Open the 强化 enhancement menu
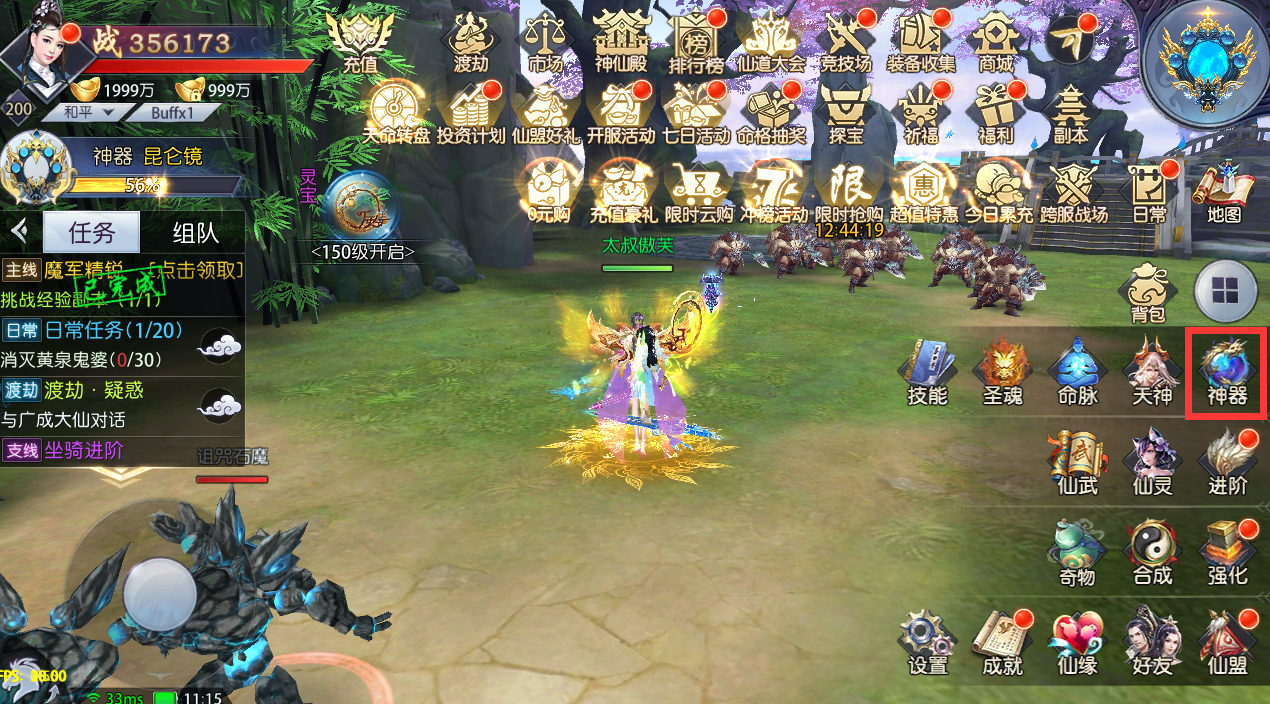This screenshot has height=704, width=1270. point(1226,552)
